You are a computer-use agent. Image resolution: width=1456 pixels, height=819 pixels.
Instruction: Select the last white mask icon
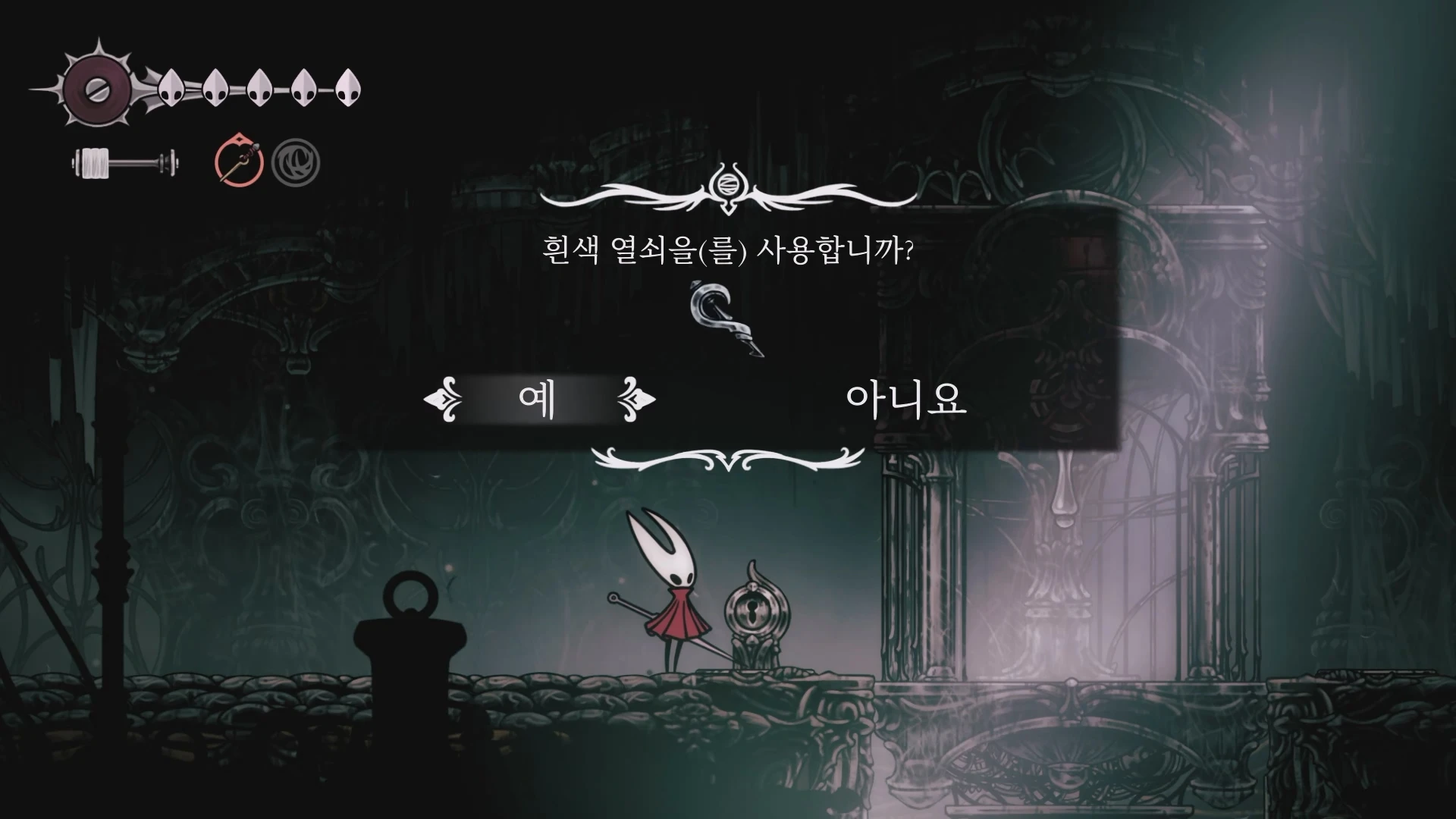pyautogui.click(x=347, y=86)
